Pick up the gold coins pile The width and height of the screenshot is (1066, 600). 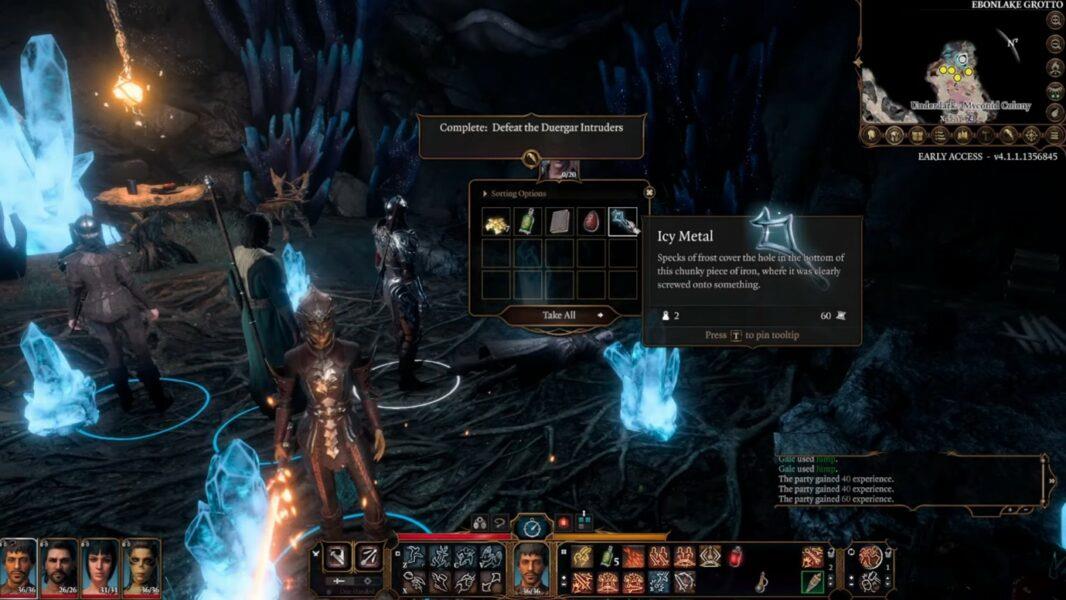[x=496, y=222]
